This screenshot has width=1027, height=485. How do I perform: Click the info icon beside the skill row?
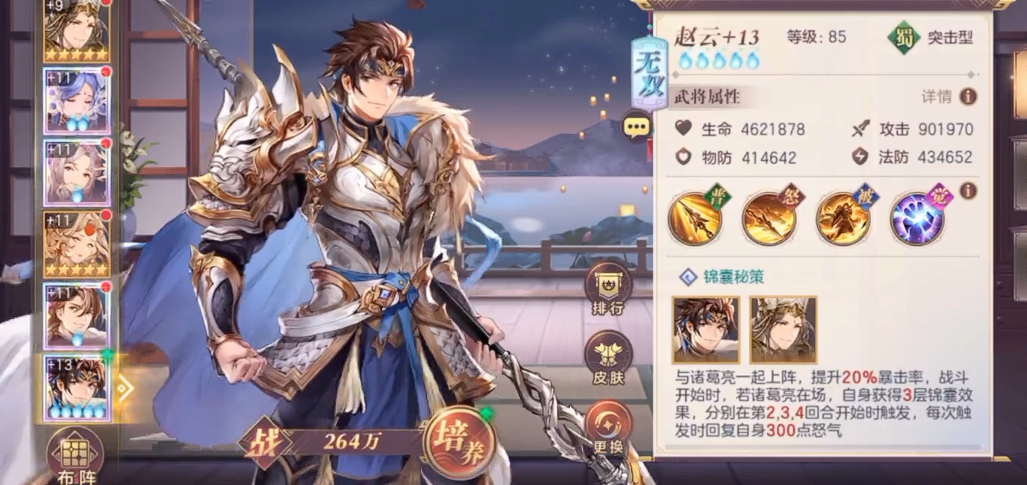[x=968, y=190]
